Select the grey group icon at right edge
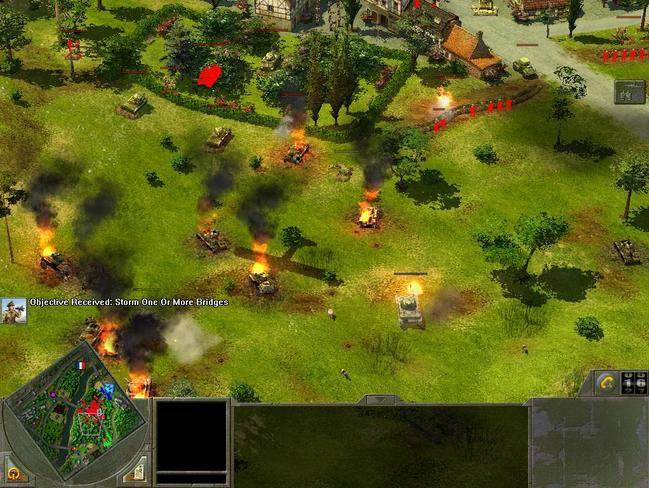The height and width of the screenshot is (488, 649). pyautogui.click(x=629, y=92)
